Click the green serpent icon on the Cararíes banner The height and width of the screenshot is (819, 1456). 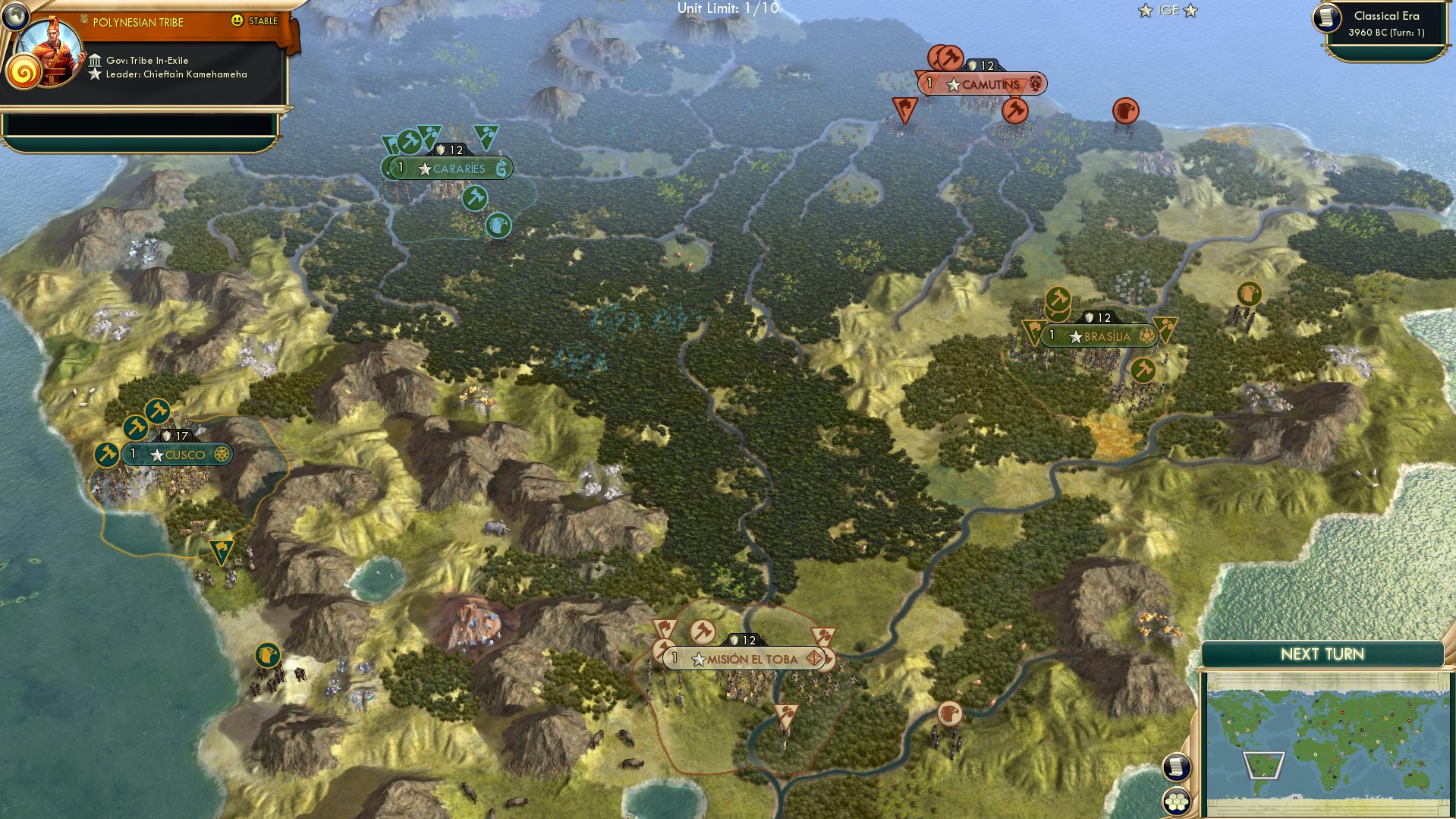(500, 169)
